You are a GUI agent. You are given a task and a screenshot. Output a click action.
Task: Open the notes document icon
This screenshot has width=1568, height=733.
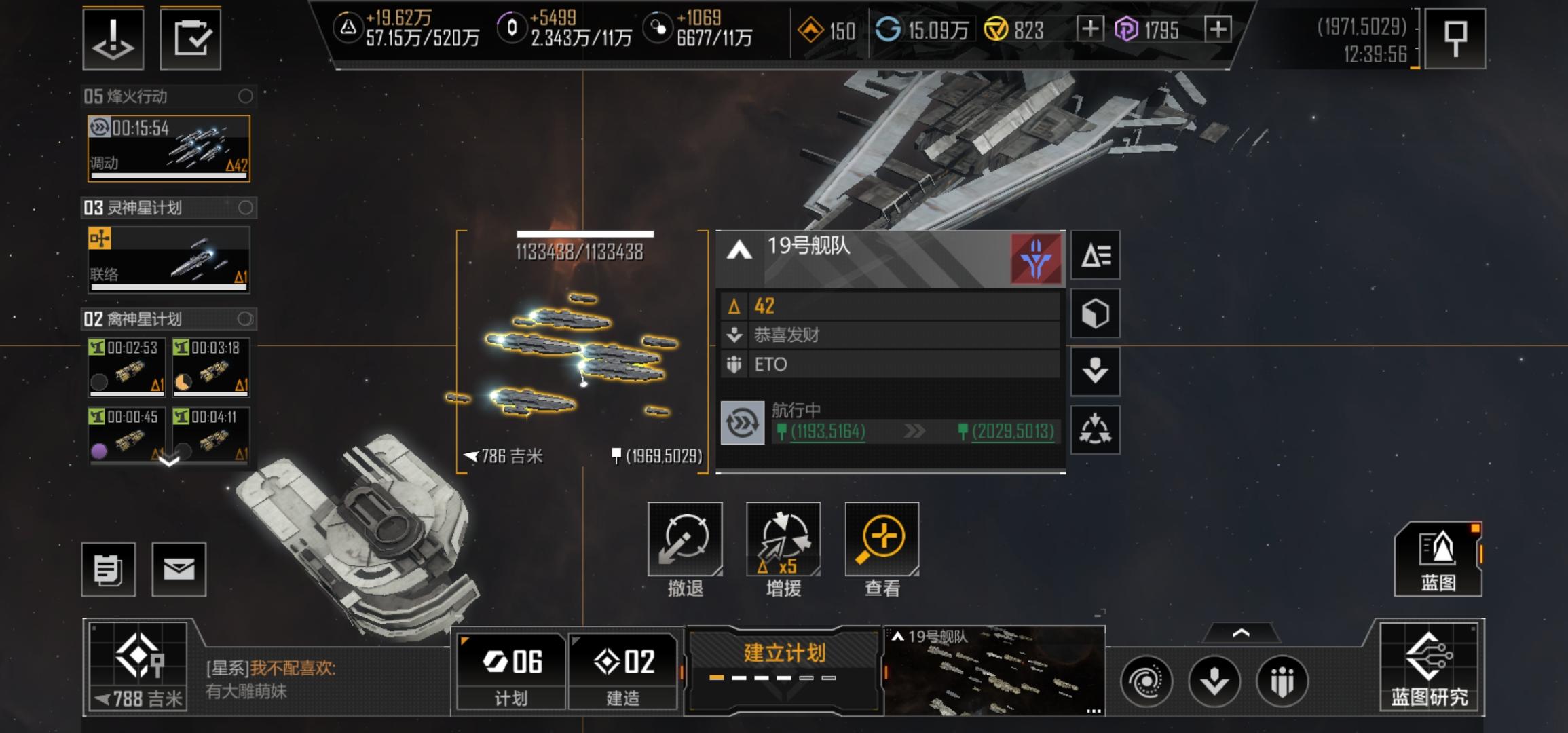(109, 569)
